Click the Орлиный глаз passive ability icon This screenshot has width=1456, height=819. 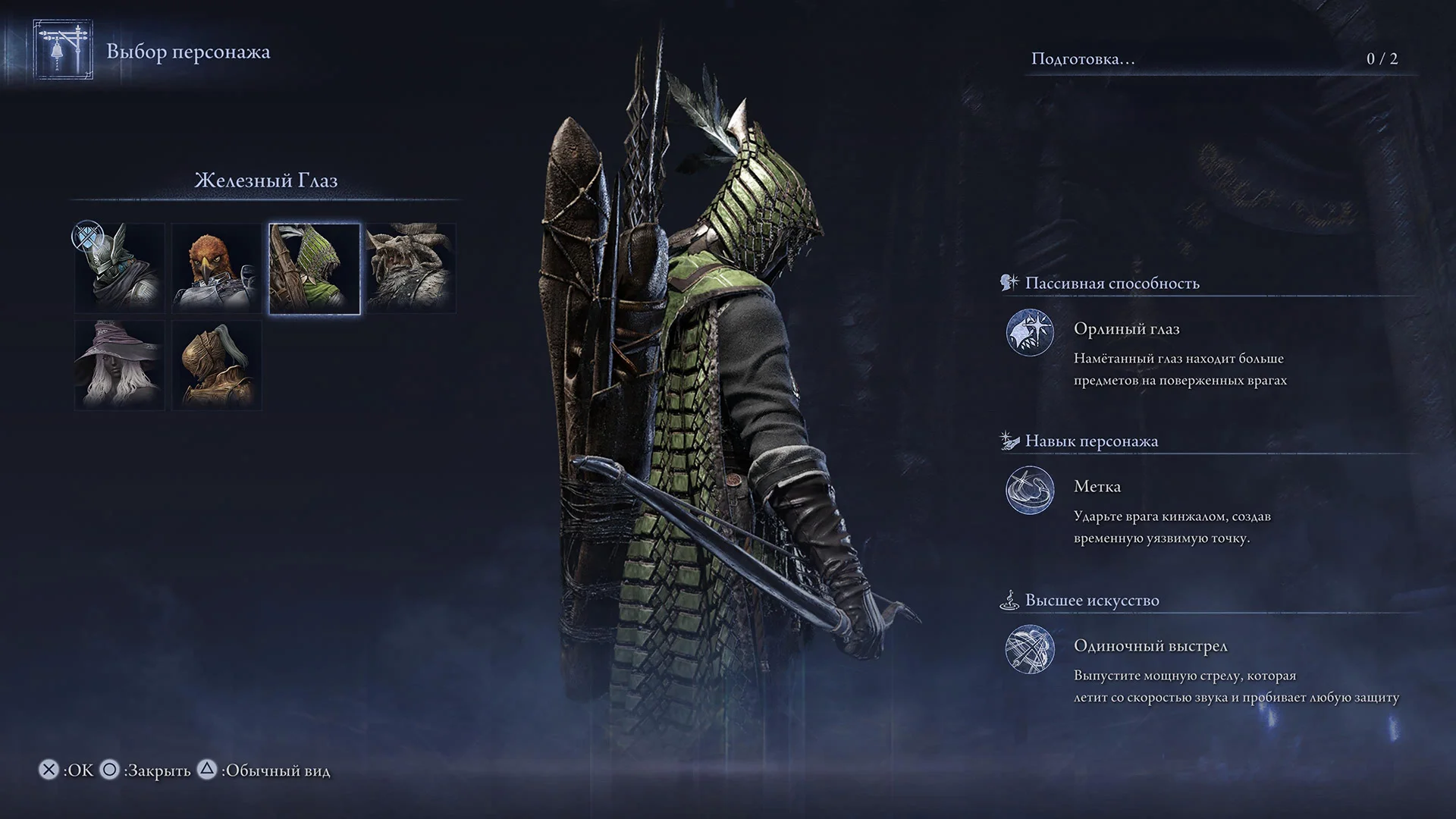pos(1030,332)
